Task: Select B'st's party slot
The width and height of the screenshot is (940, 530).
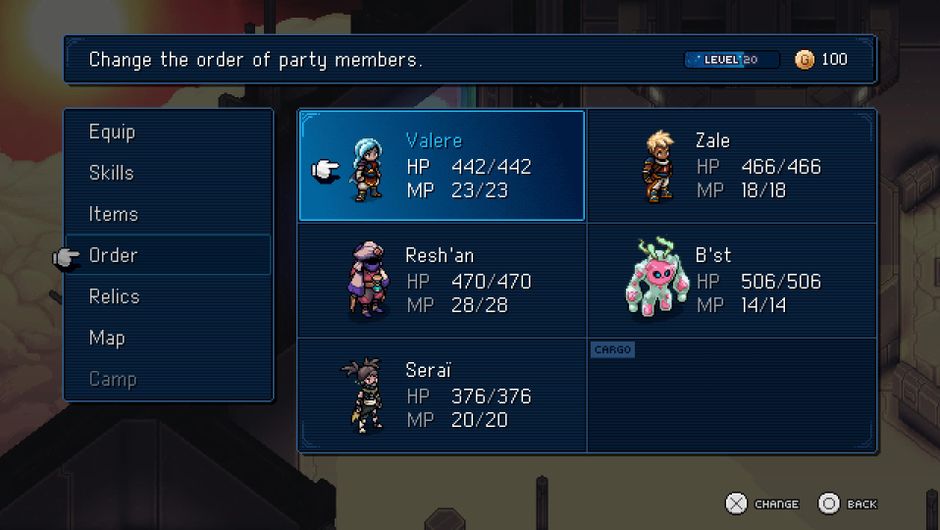Action: click(x=732, y=281)
